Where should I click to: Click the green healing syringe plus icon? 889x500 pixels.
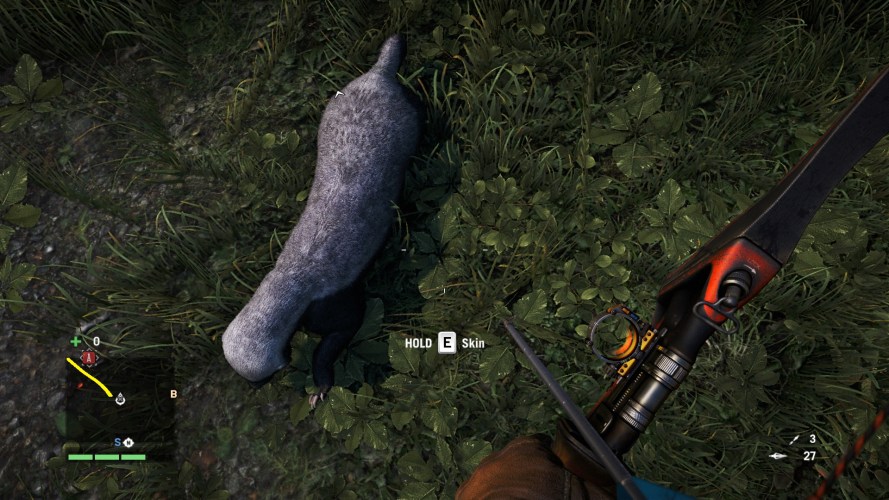coord(76,342)
